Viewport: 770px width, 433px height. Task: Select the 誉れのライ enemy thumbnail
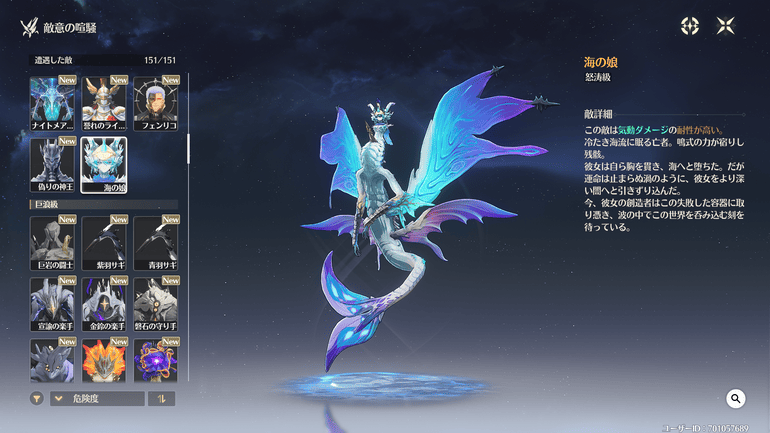(106, 104)
